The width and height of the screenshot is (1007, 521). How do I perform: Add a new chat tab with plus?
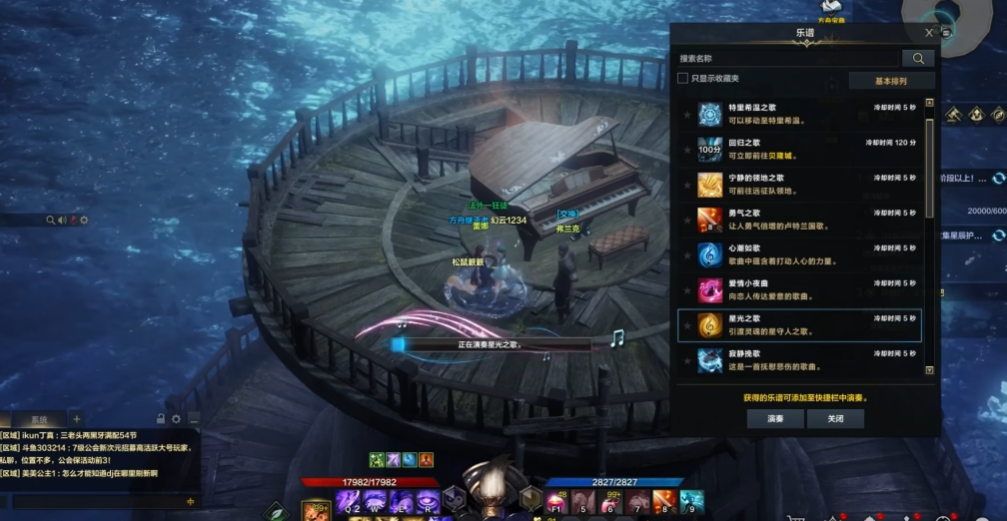(x=76, y=419)
